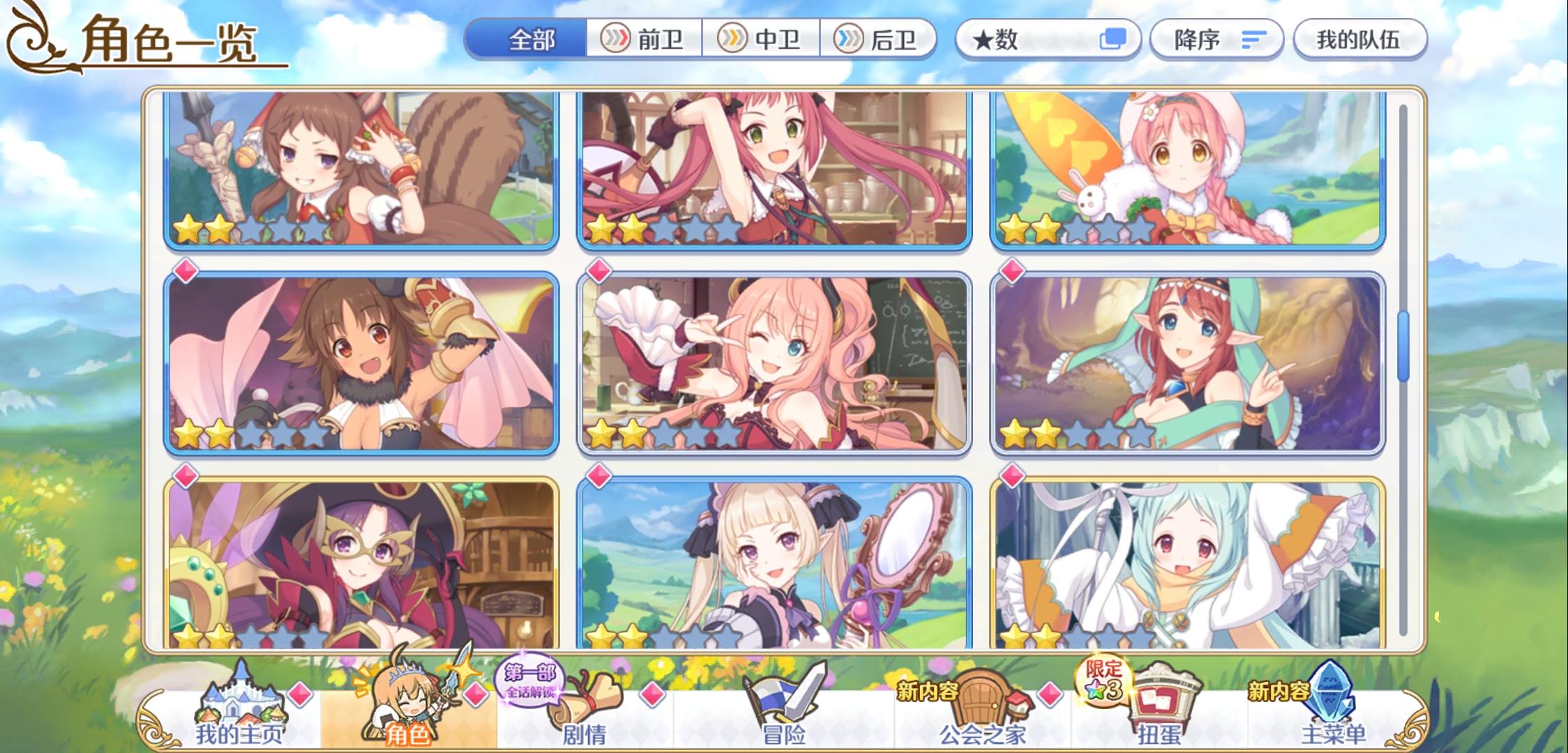Open the 我的队伍 teams button
Screen dimensions: 1568x753
coord(1359,40)
